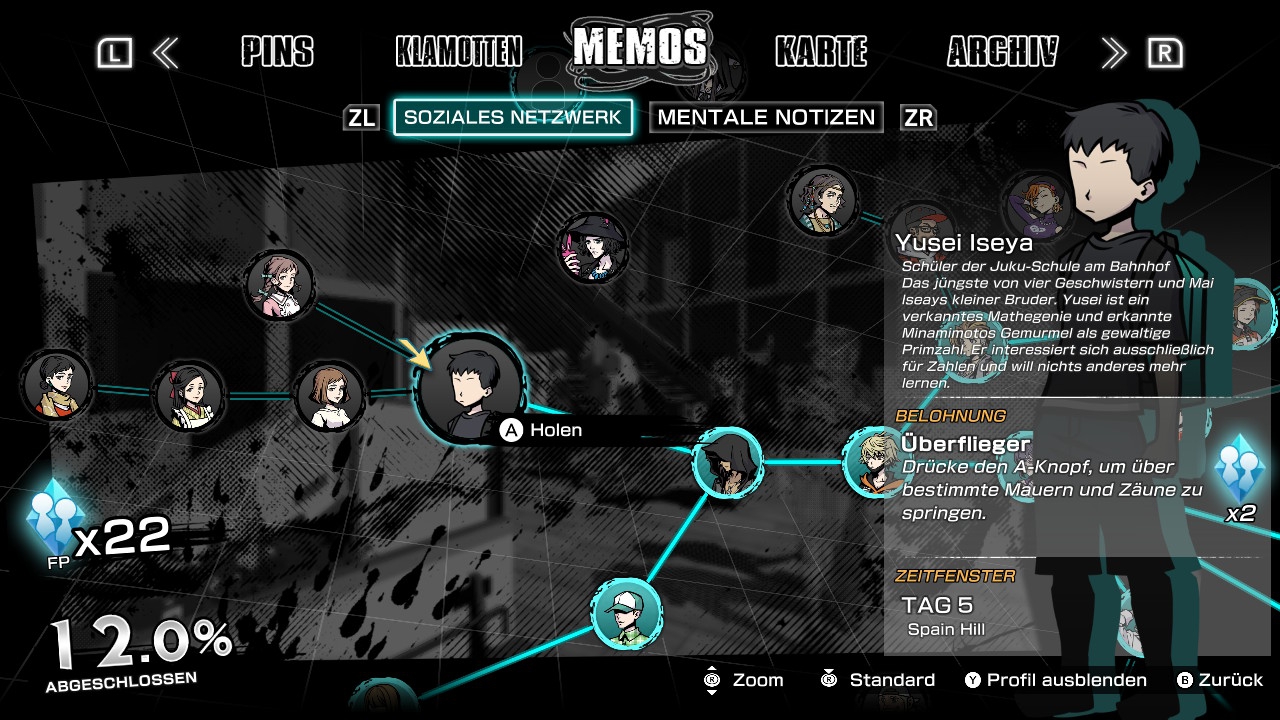
Task: Switch to Mentale Notizen
Action: tap(766, 117)
